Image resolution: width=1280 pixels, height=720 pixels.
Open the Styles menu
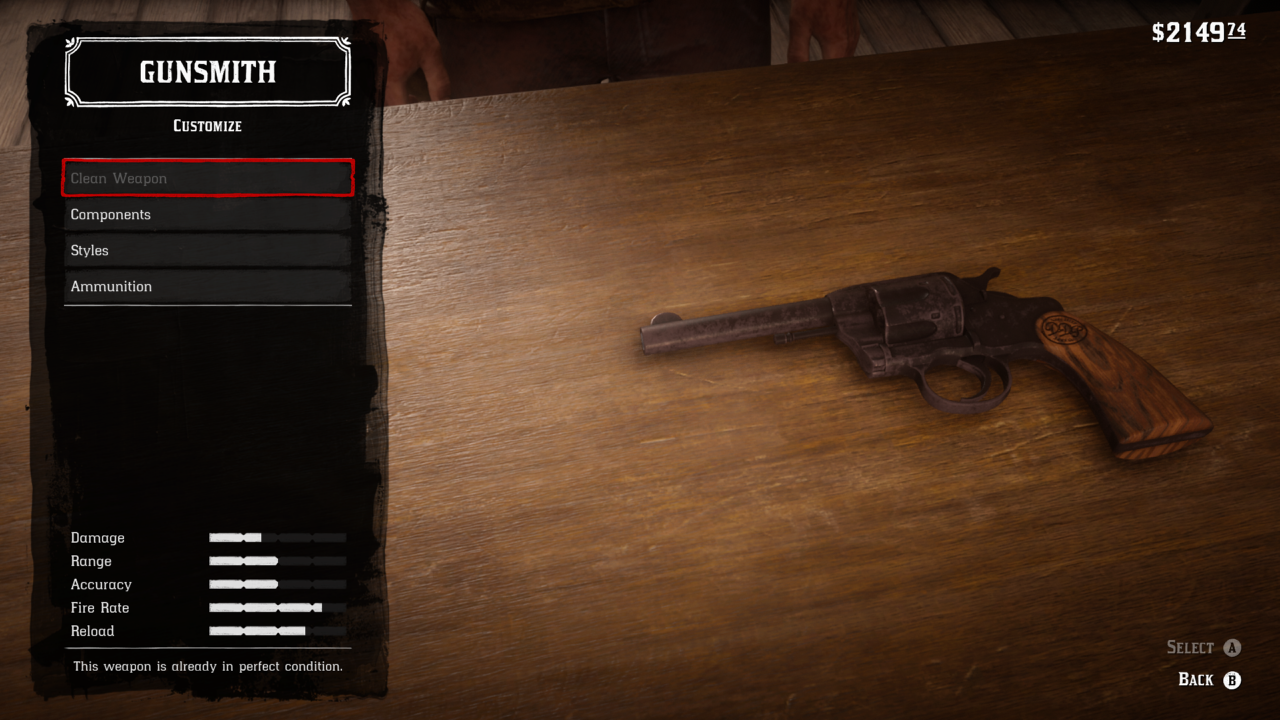point(207,250)
